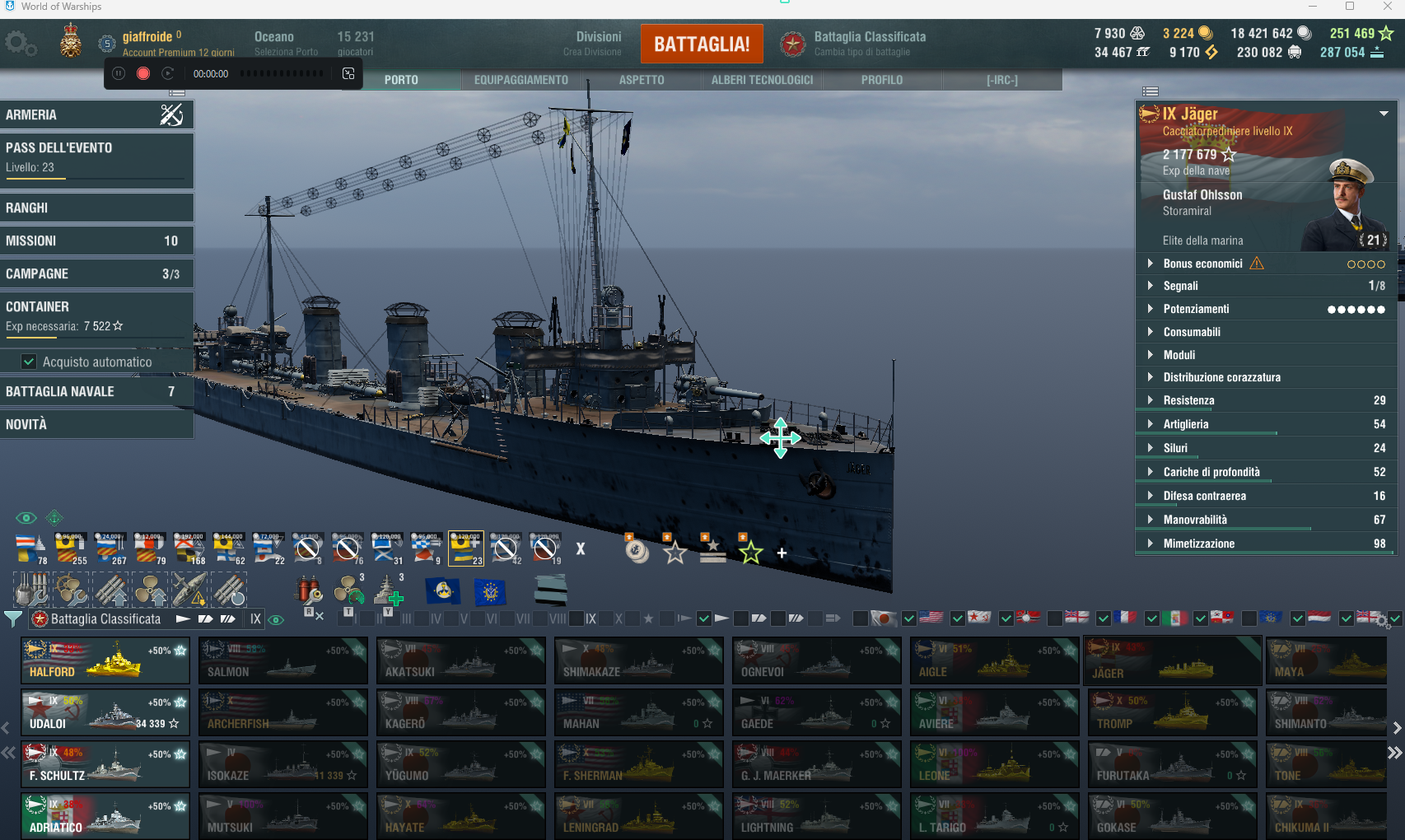Uncheck the USA flag nation filter
This screenshot has width=1405, height=840.
(909, 618)
